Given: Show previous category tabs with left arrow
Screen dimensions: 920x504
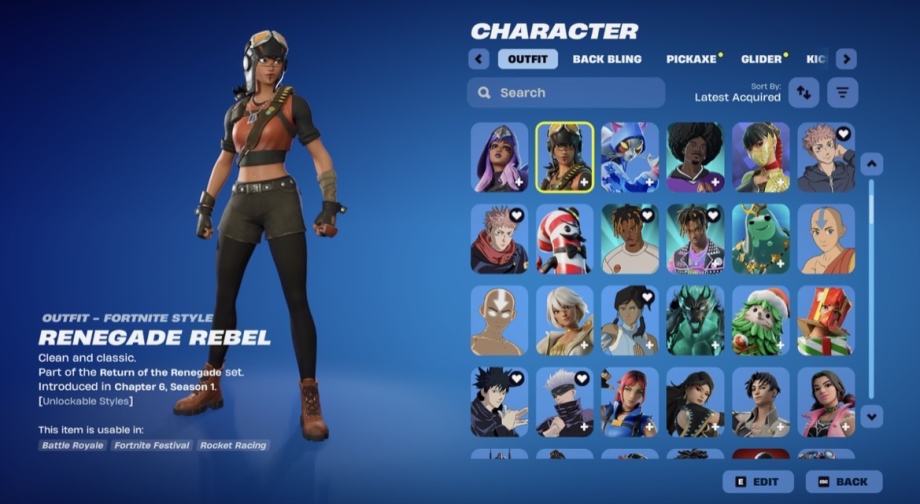Looking at the screenshot, I should tap(479, 59).
